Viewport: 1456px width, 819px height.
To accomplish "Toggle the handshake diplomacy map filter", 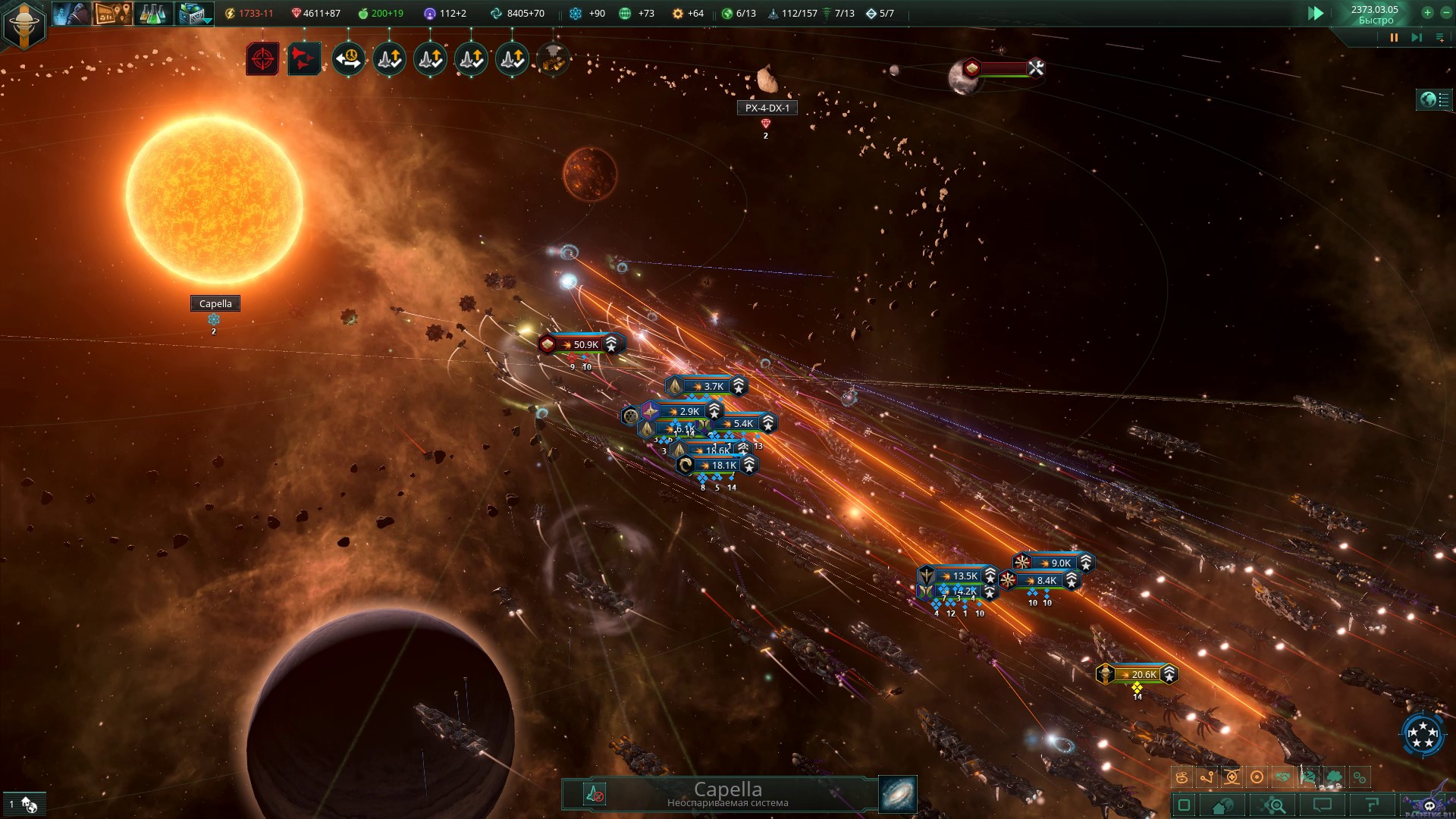I will [x=1282, y=777].
